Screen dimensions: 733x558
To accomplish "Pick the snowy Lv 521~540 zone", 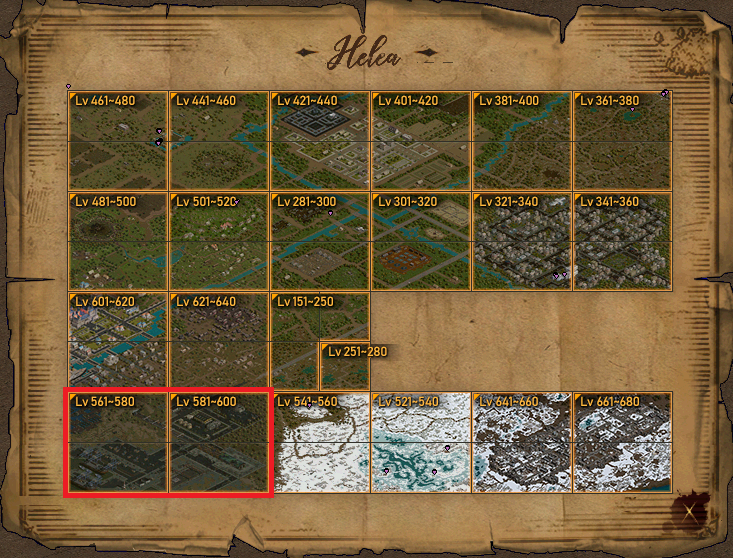I will (x=421, y=442).
